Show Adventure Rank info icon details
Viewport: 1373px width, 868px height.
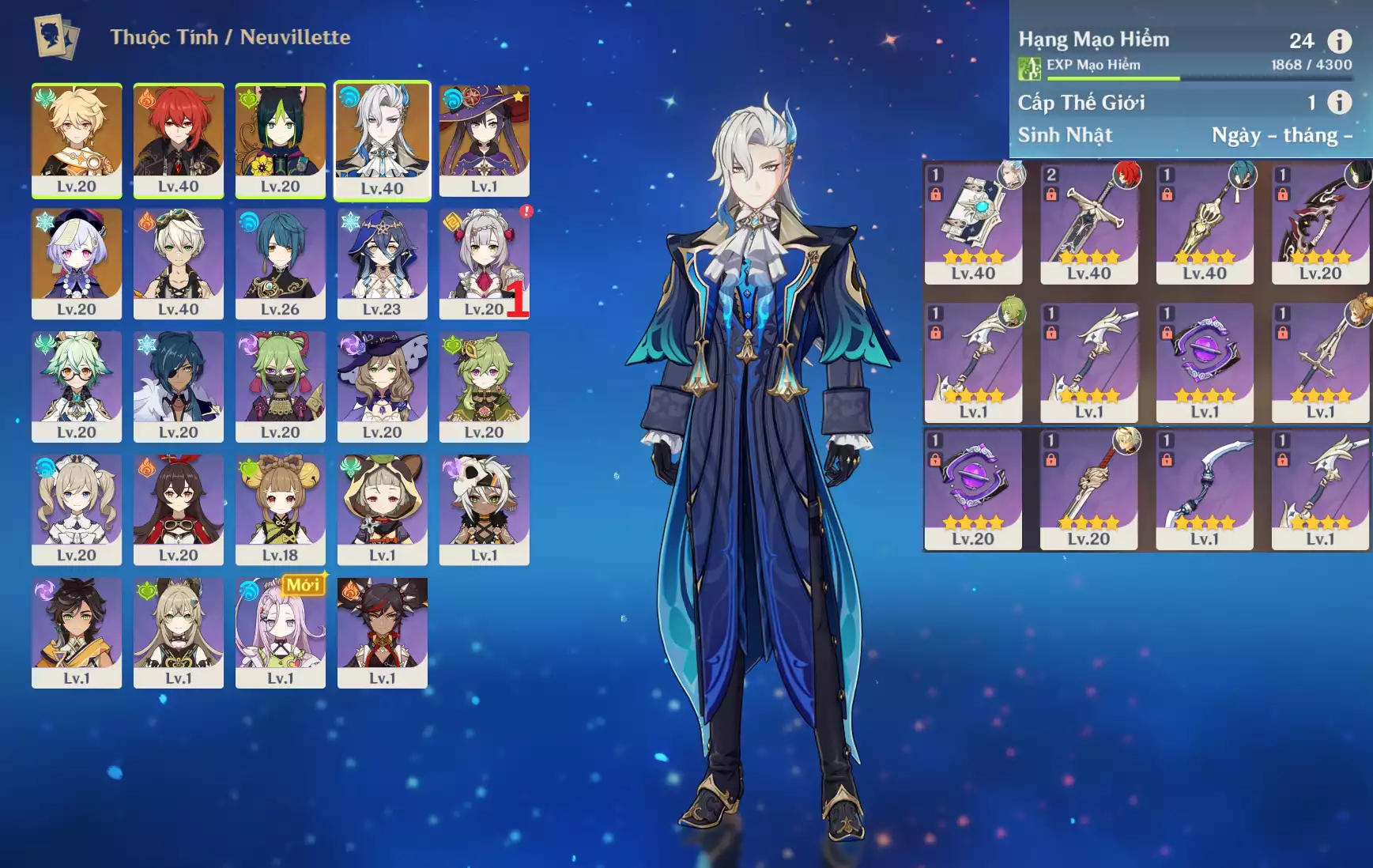coord(1339,40)
